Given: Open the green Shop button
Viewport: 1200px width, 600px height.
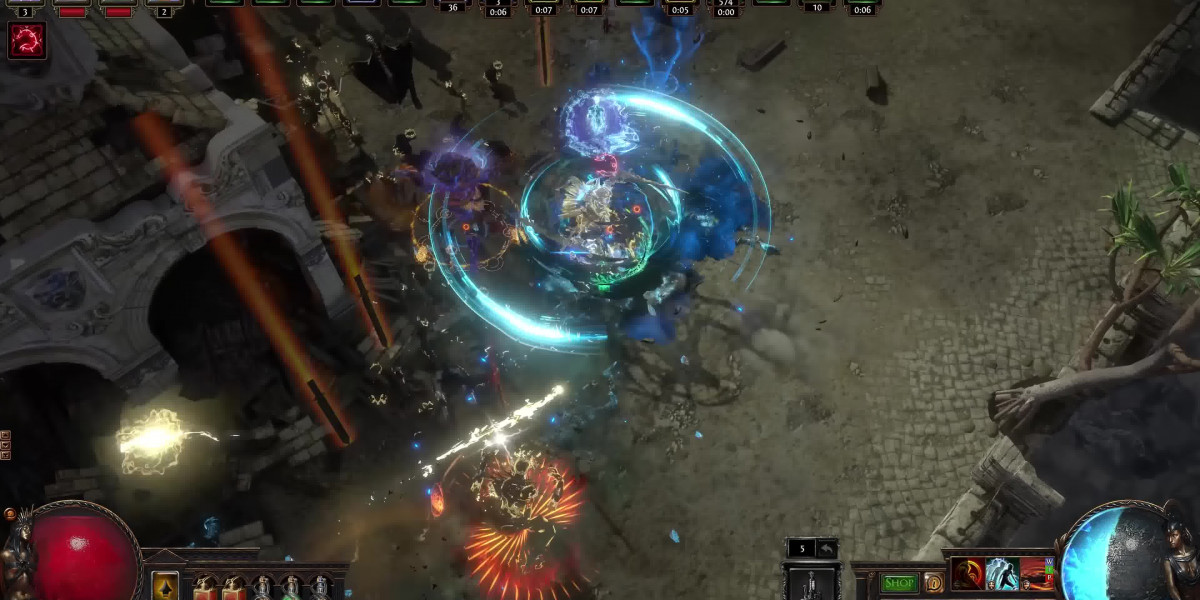Looking at the screenshot, I should tap(899, 582).
